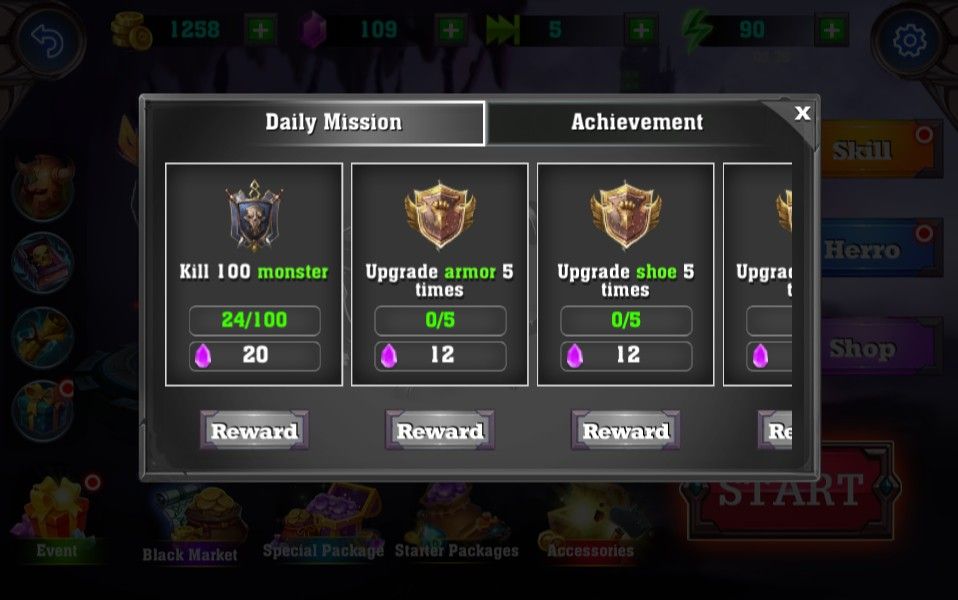Close the mission window with the X
Viewport: 958px width, 600px height.
click(x=802, y=114)
